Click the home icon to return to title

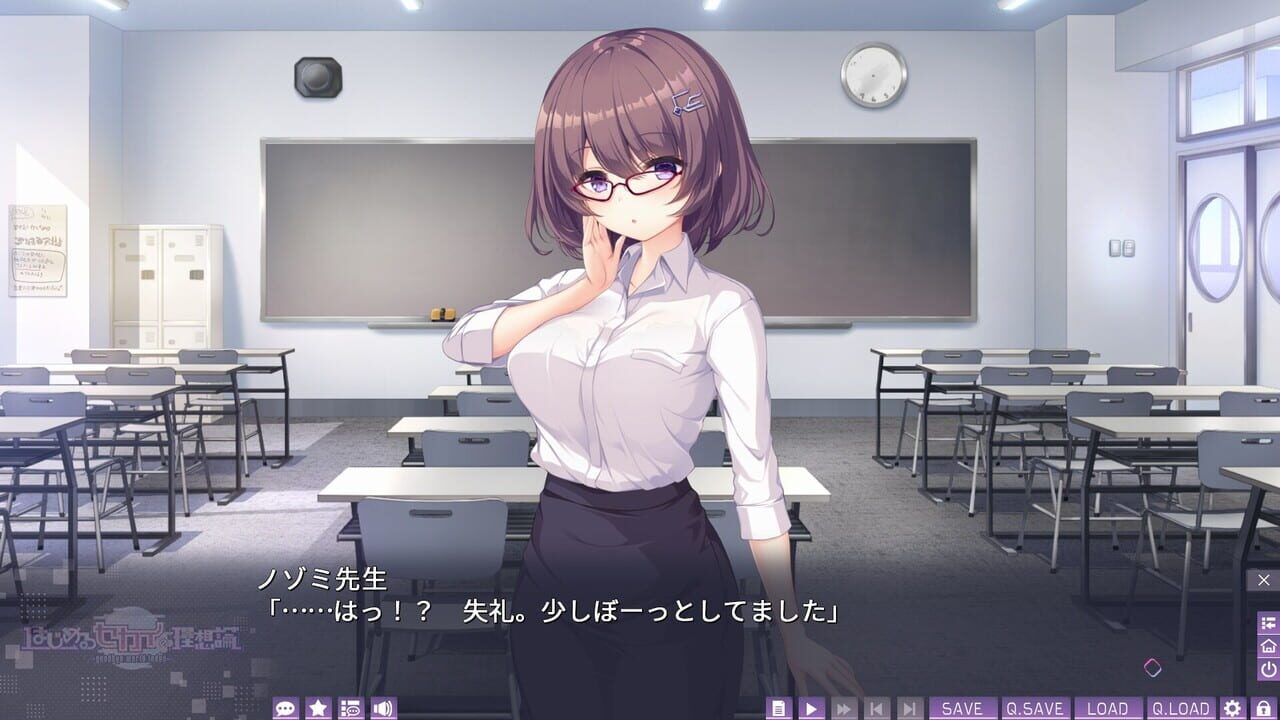pos(1266,645)
